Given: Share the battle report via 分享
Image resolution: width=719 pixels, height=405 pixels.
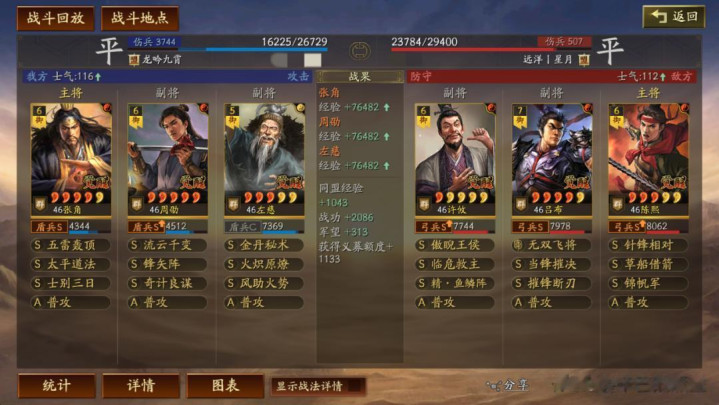Looking at the screenshot, I should pyautogui.click(x=509, y=385).
